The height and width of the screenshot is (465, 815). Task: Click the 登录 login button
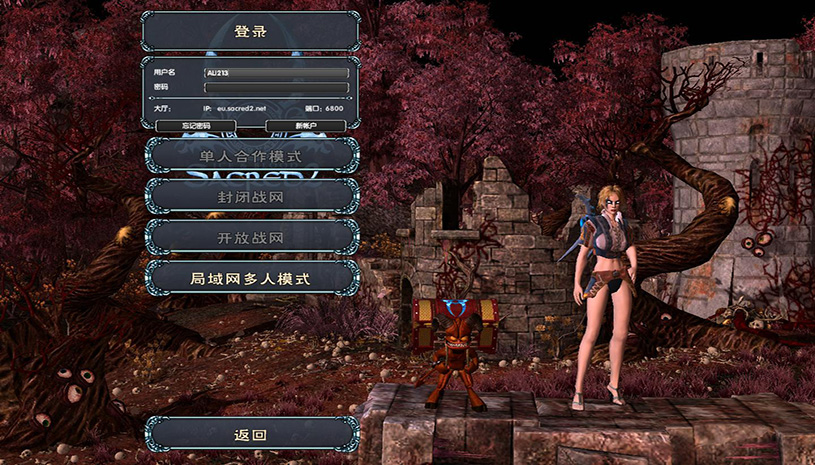(x=251, y=31)
